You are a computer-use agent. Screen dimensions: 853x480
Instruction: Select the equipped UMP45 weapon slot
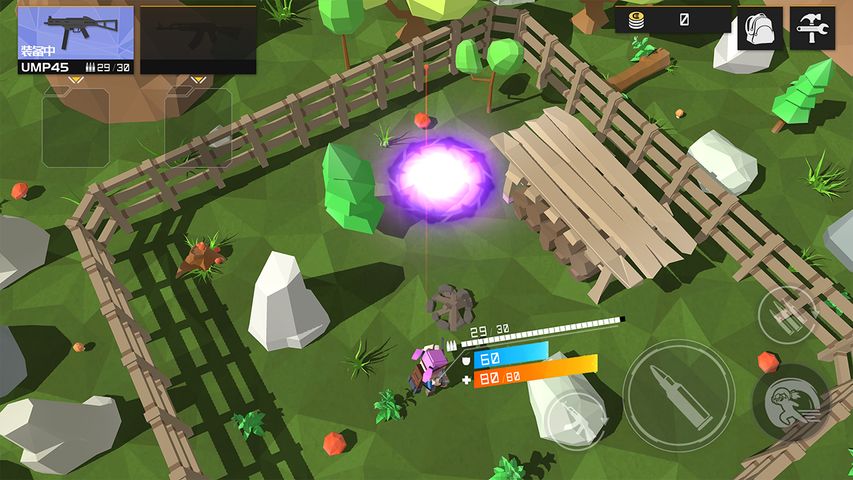click(76, 40)
